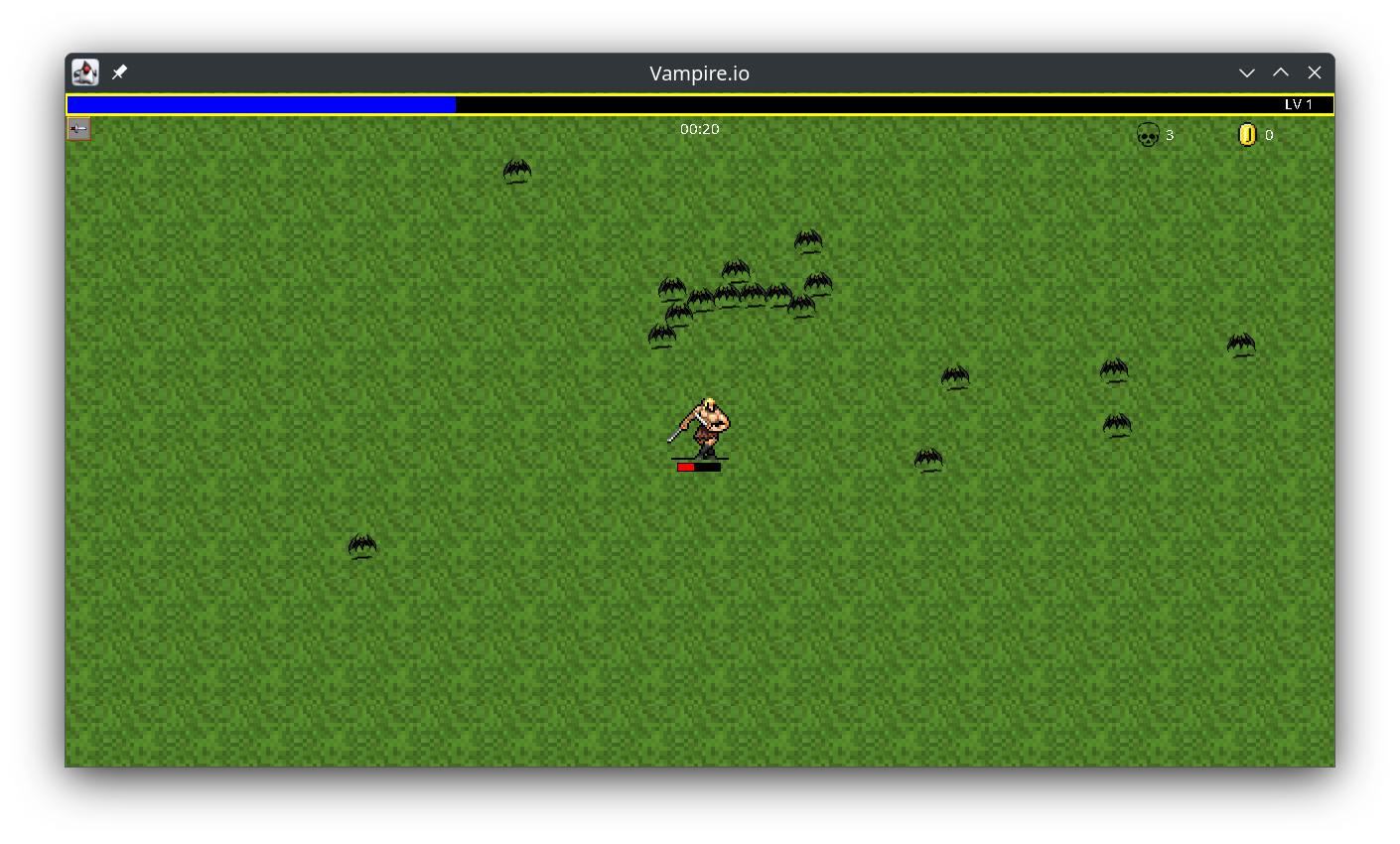
Task: Click the Vampire.io title text
Action: tap(699, 72)
